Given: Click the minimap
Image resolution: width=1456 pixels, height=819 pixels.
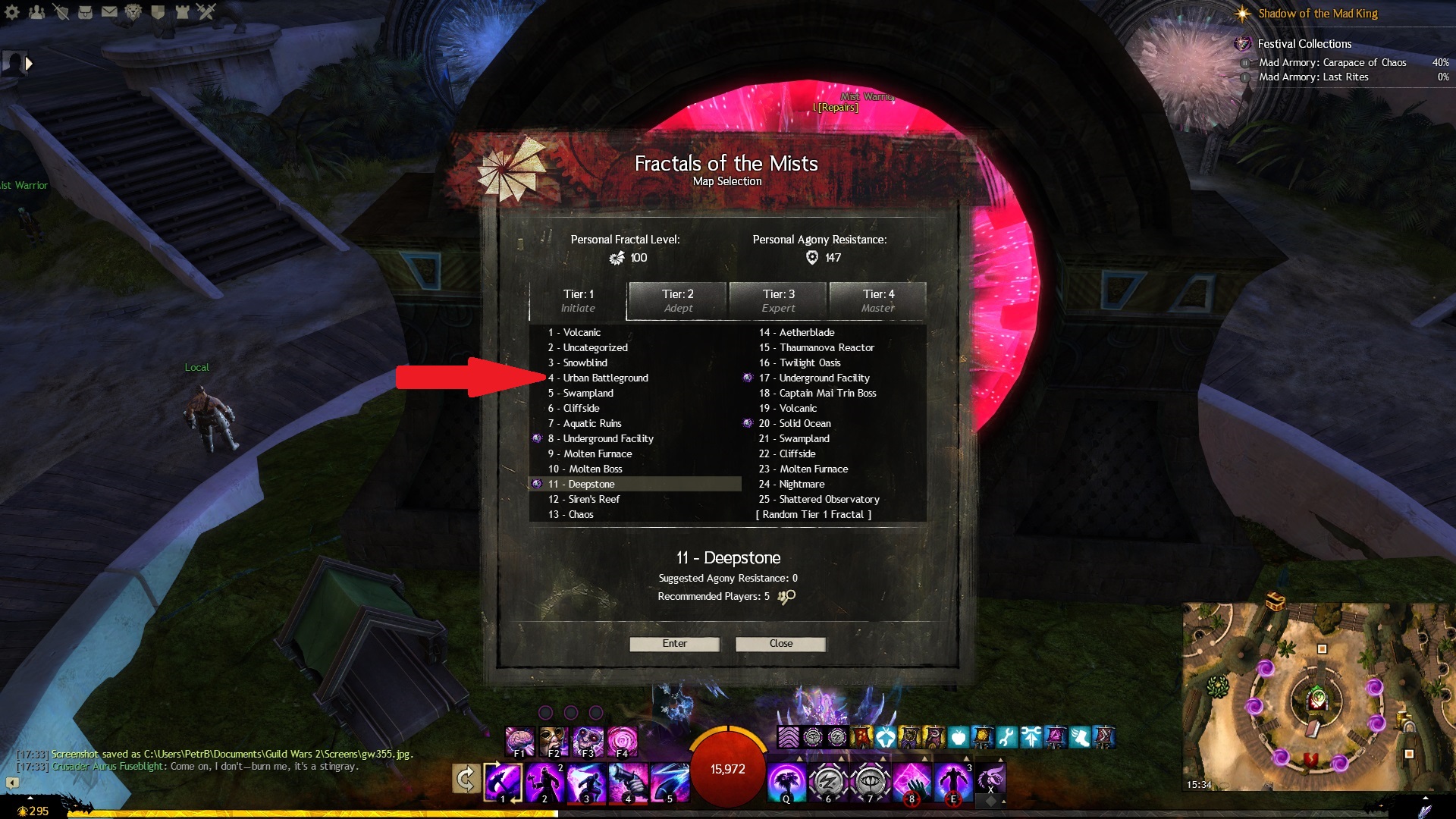Looking at the screenshot, I should click(1318, 698).
